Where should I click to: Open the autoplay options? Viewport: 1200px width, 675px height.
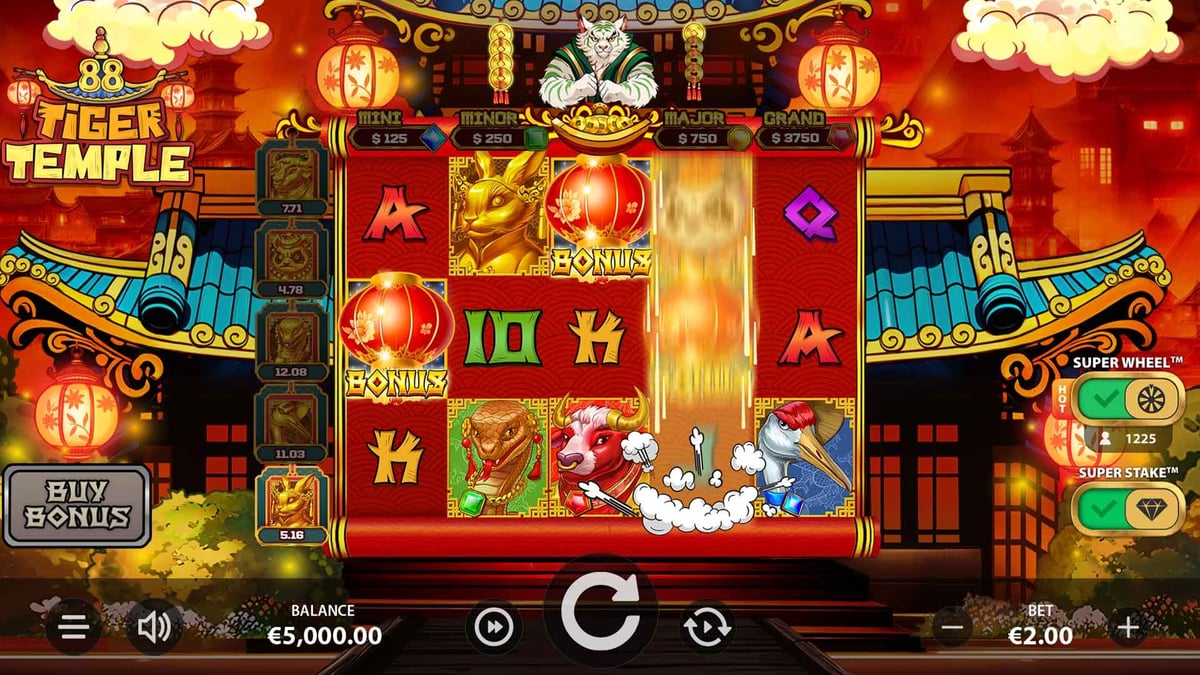pyautogui.click(x=707, y=628)
